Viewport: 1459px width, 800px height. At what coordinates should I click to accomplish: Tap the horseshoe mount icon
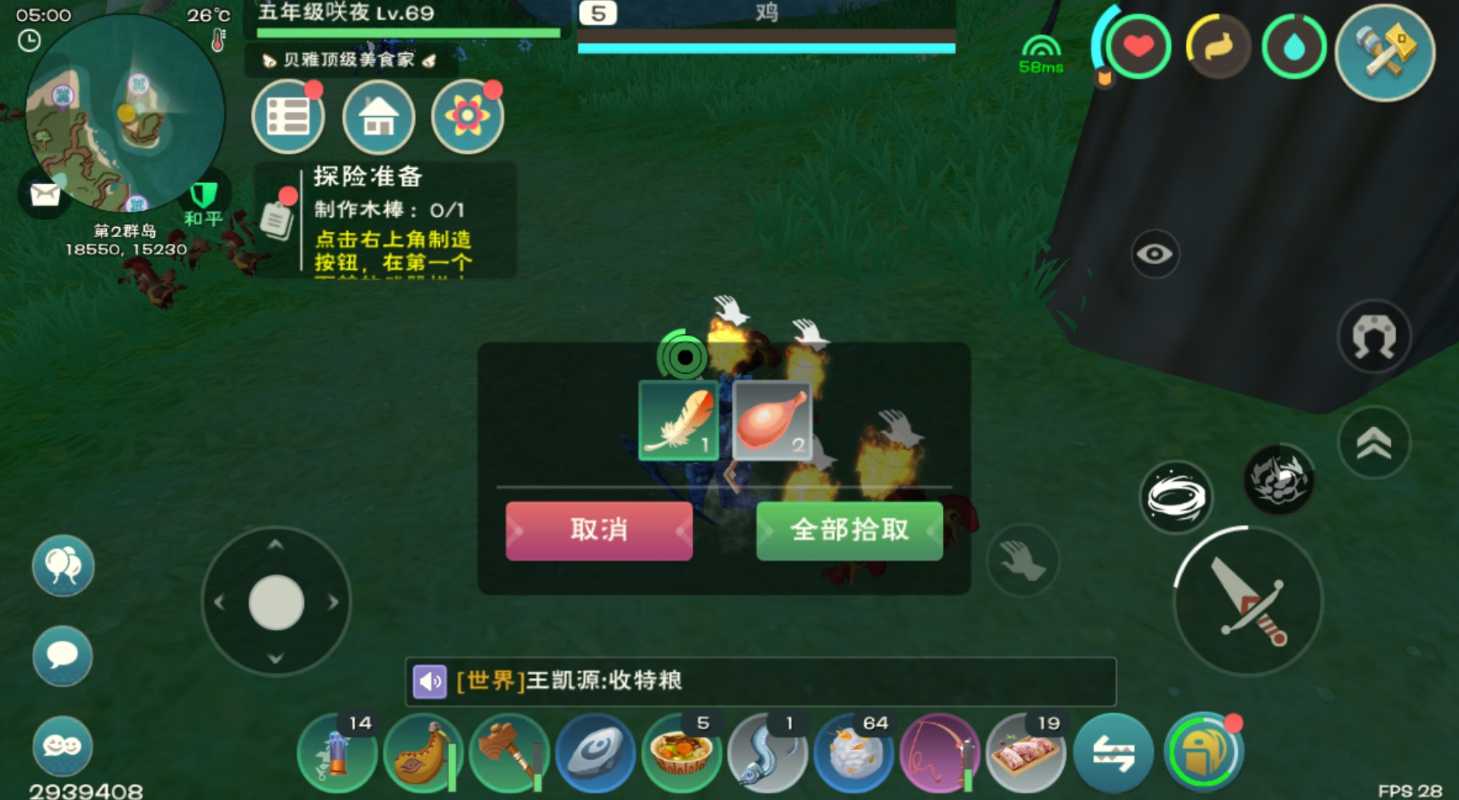(1374, 337)
